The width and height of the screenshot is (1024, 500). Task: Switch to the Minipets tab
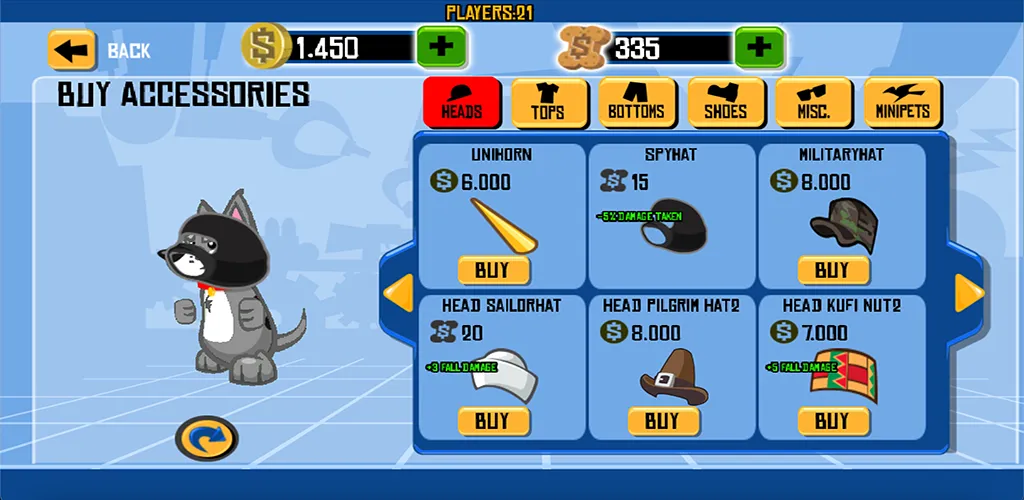[x=902, y=103]
